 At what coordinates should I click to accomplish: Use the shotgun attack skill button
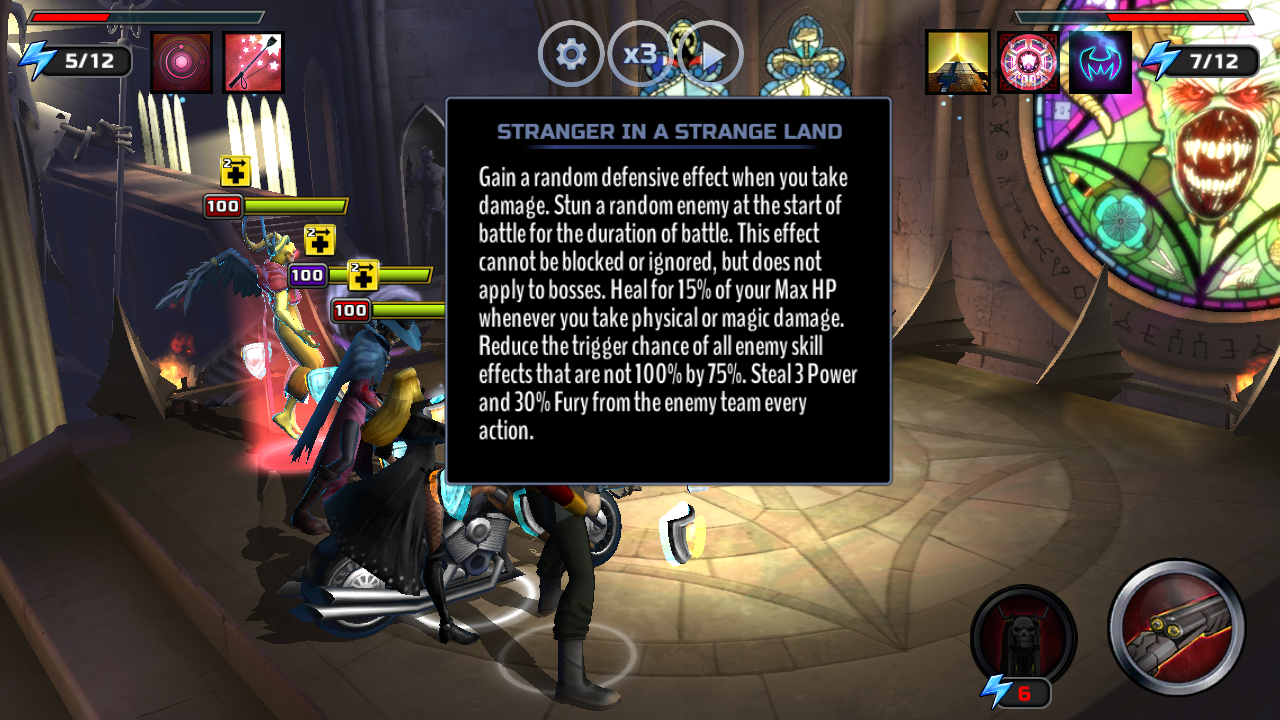1176,627
